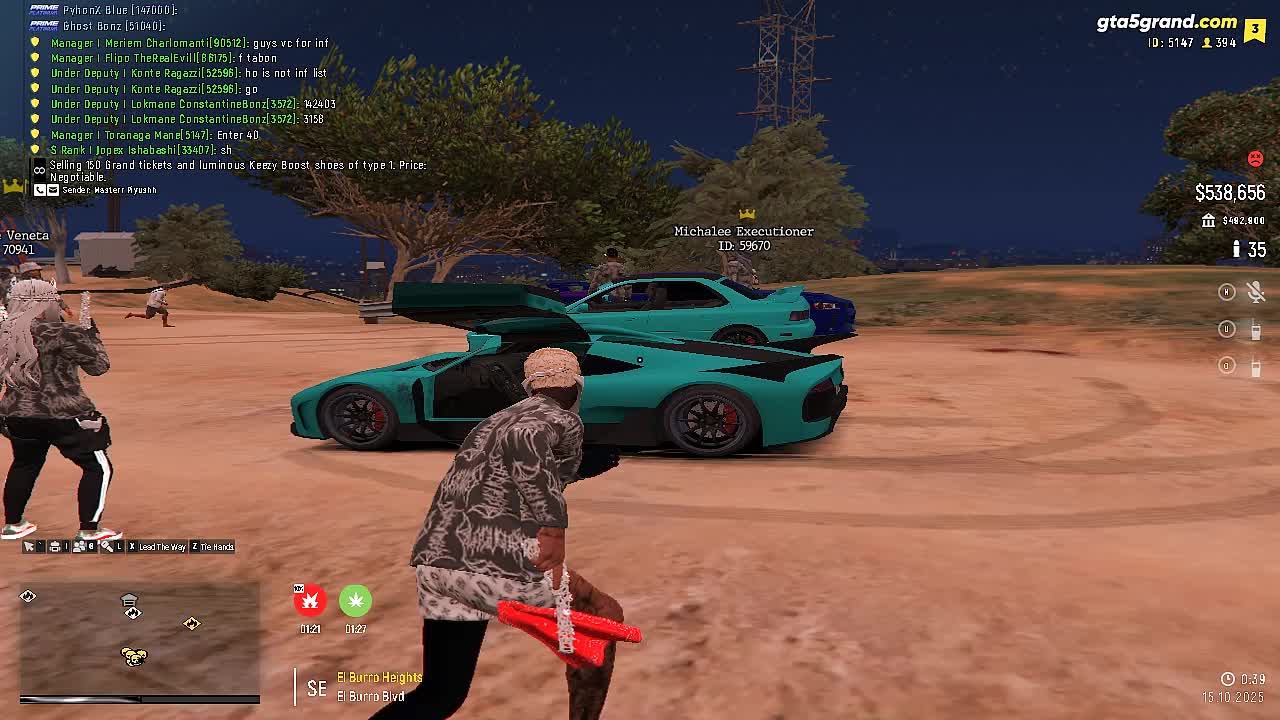The height and width of the screenshot is (720, 1280).
Task: Click the envelope icon beside the sender
Action: [x=53, y=190]
